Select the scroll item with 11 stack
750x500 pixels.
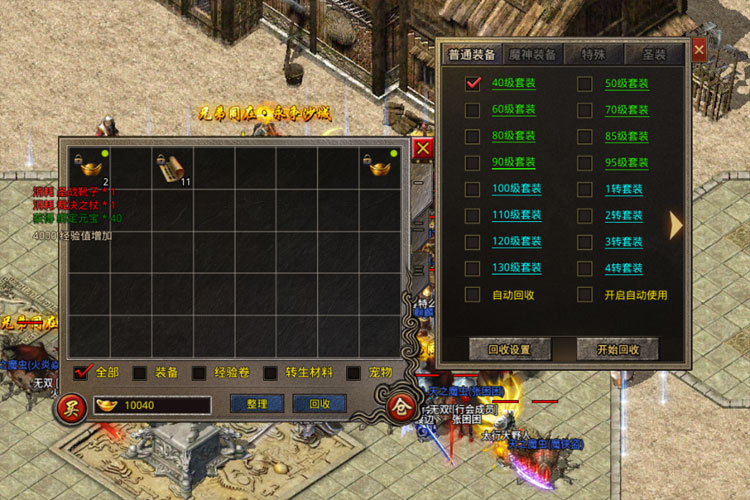[x=172, y=168]
